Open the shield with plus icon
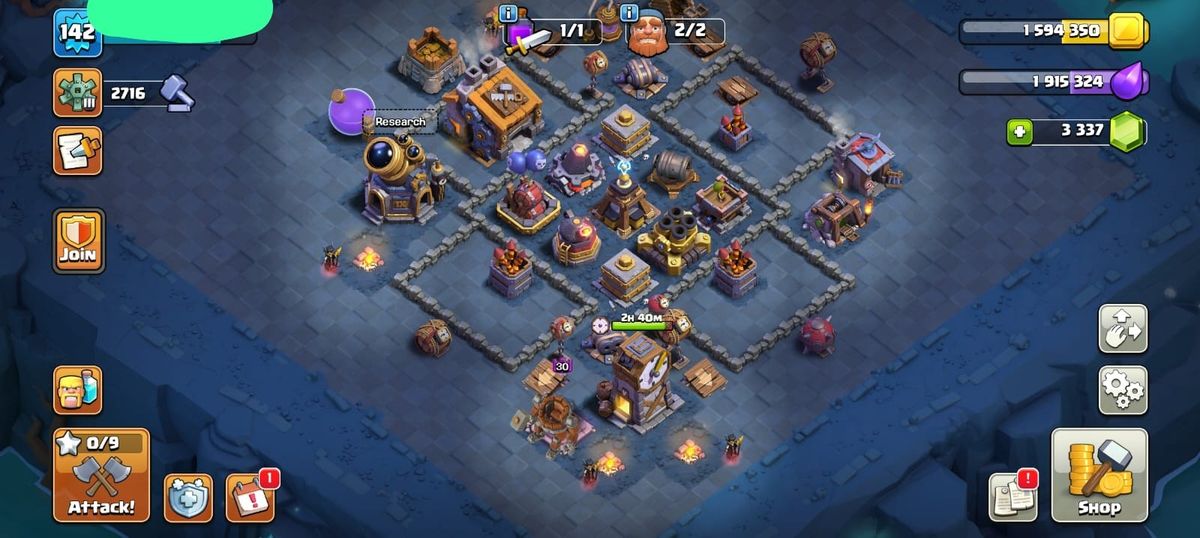 188,497
